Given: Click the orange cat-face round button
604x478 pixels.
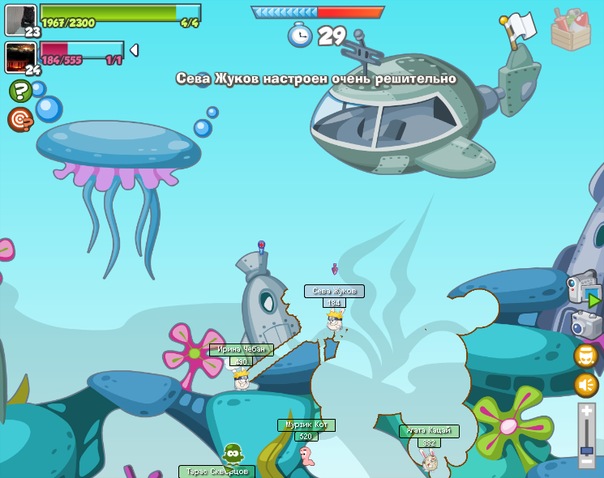Looking at the screenshot, I should (587, 355).
